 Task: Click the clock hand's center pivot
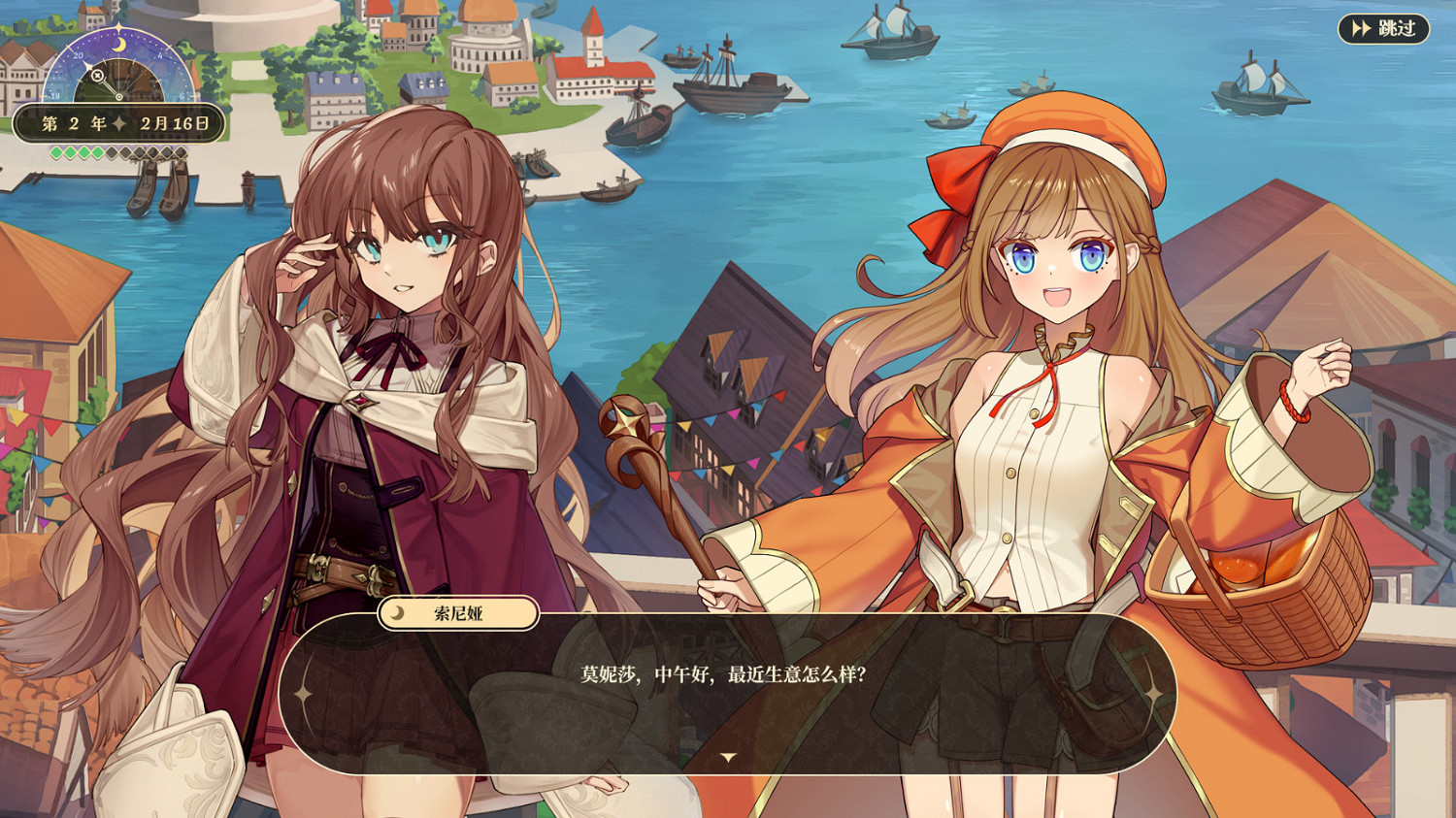pos(119,97)
